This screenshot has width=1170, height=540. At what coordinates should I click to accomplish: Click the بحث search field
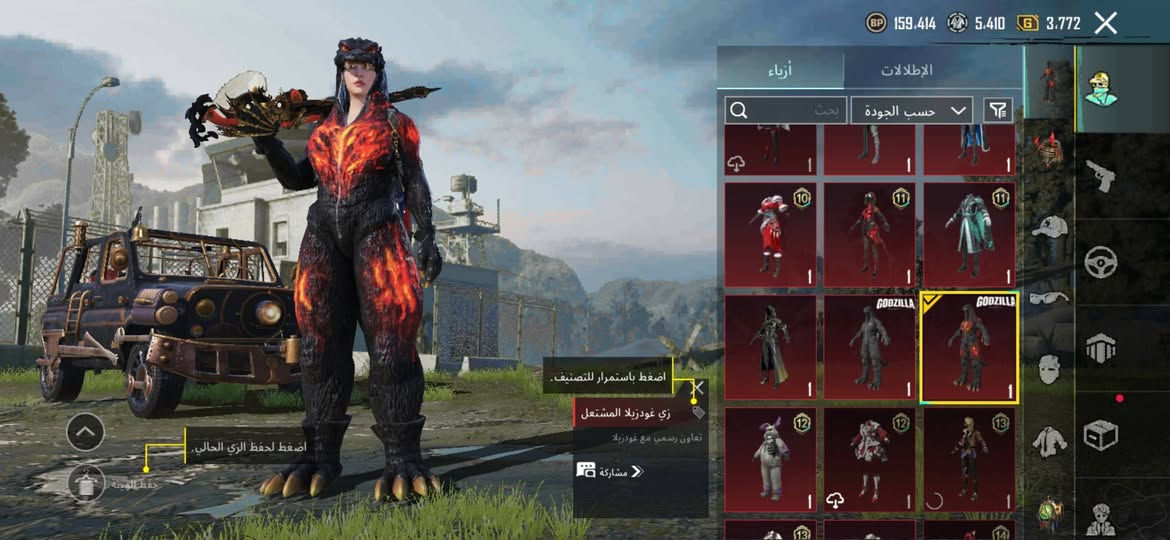786,110
